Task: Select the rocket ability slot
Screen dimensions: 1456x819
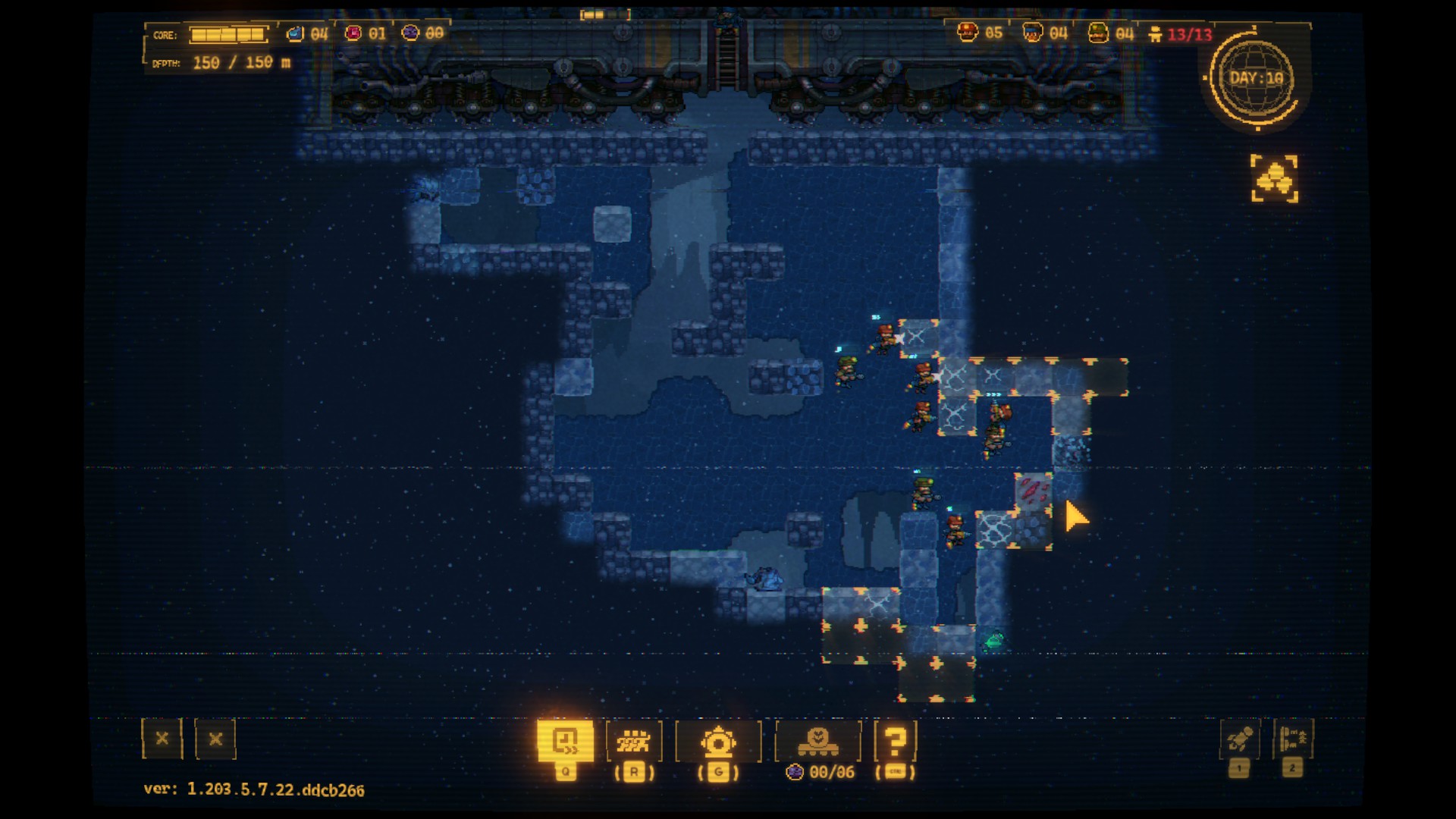Action: click(1239, 739)
